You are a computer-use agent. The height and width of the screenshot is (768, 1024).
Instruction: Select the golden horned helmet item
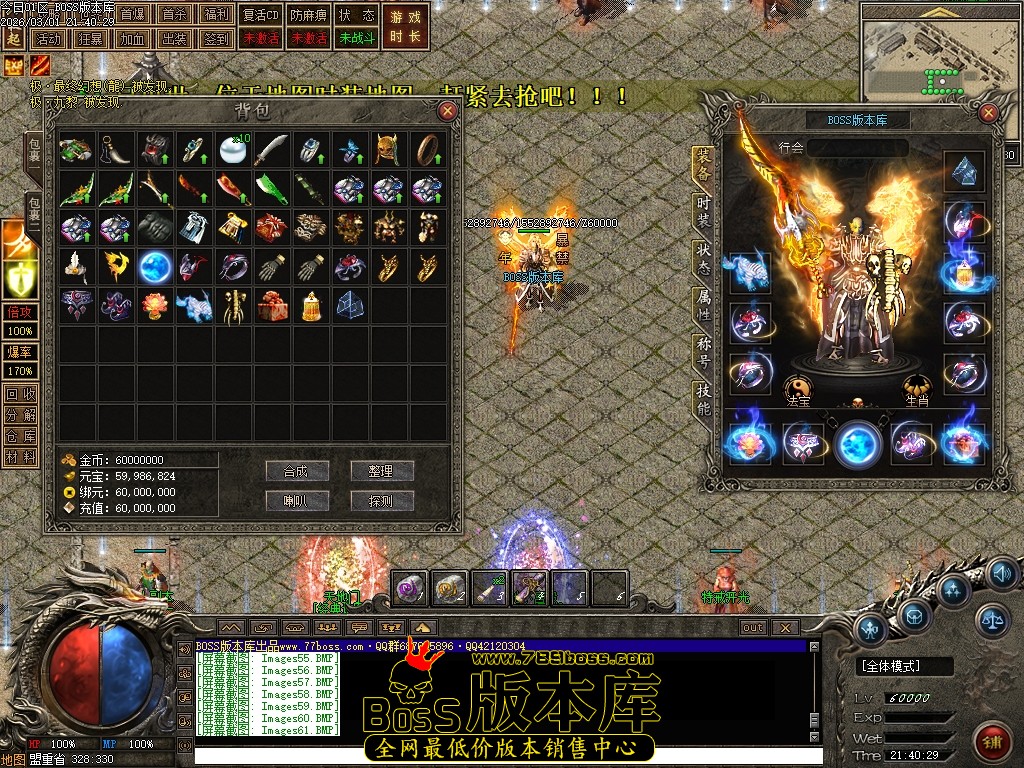tap(387, 150)
